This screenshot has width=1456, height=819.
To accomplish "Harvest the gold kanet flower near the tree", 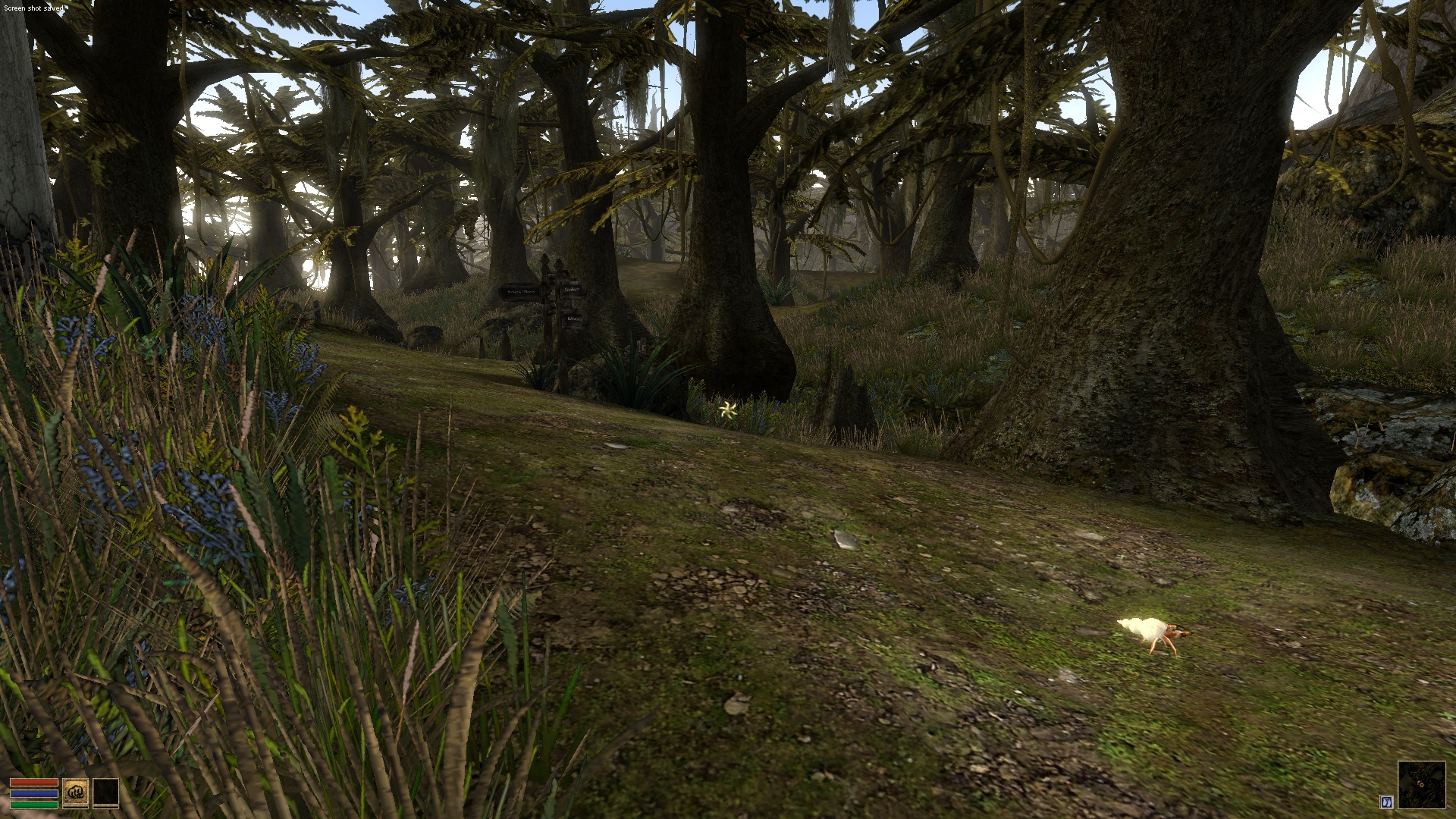I will point(727,409).
